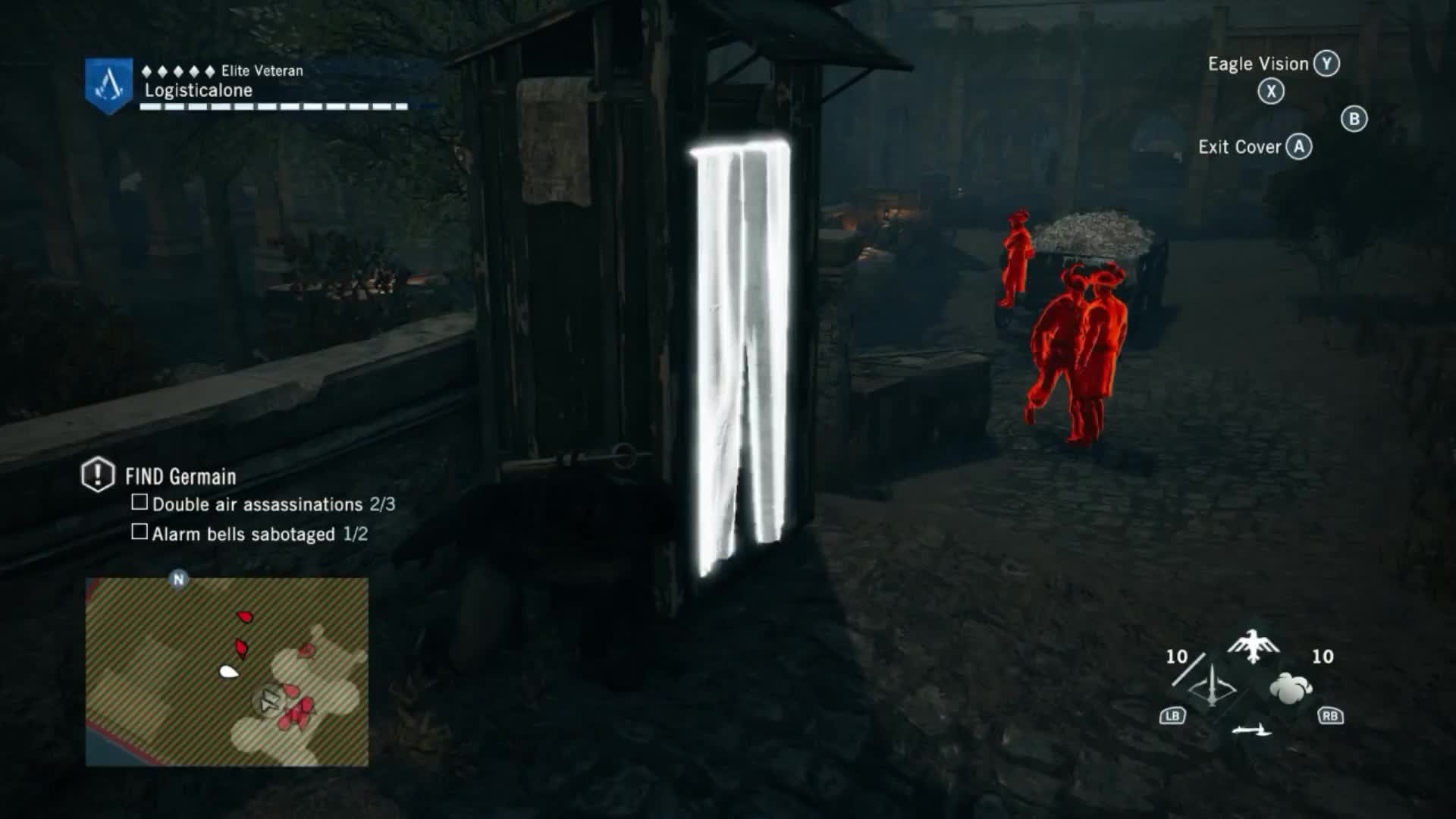This screenshot has width=1456, height=819.
Task: Click the B button prompt
Action: tap(1355, 118)
